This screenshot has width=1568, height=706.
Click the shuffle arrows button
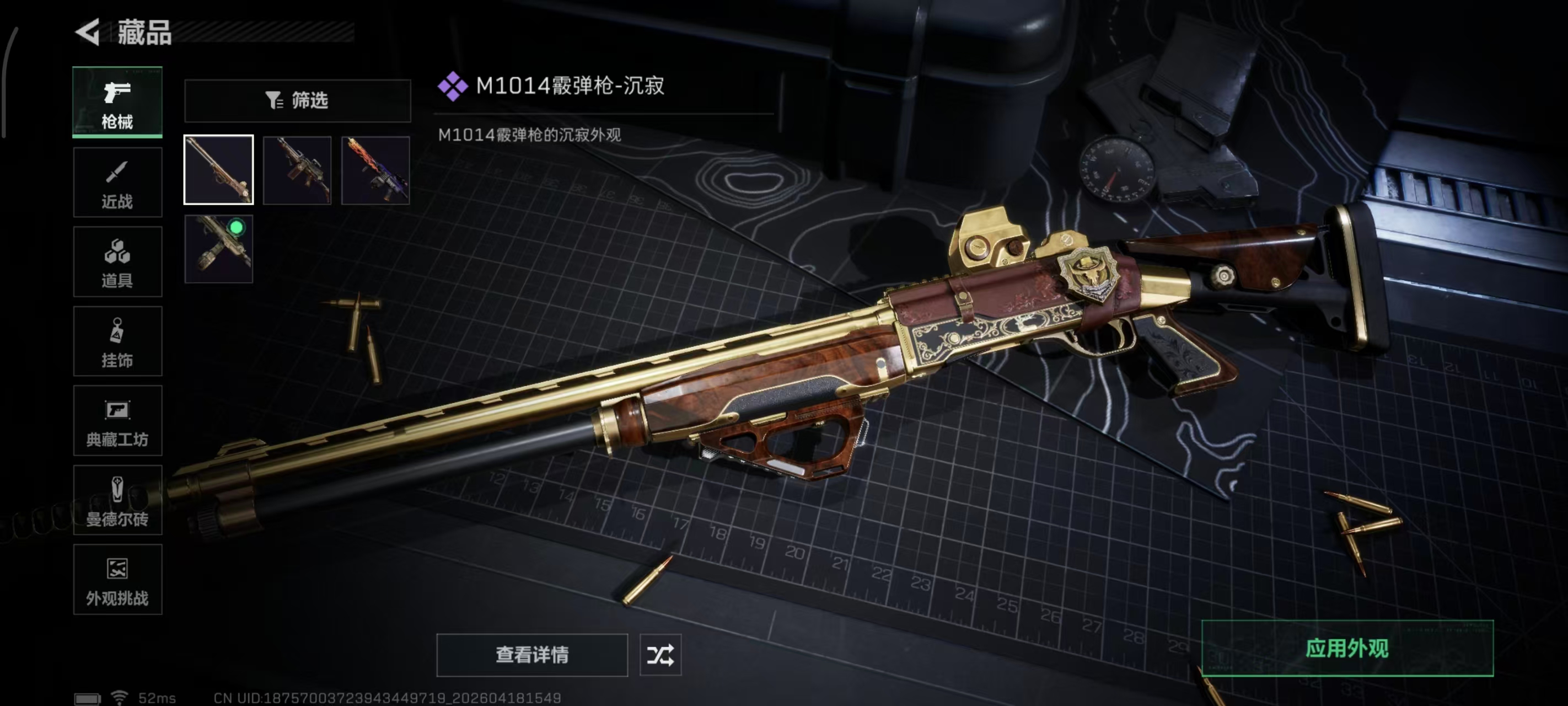pos(661,655)
